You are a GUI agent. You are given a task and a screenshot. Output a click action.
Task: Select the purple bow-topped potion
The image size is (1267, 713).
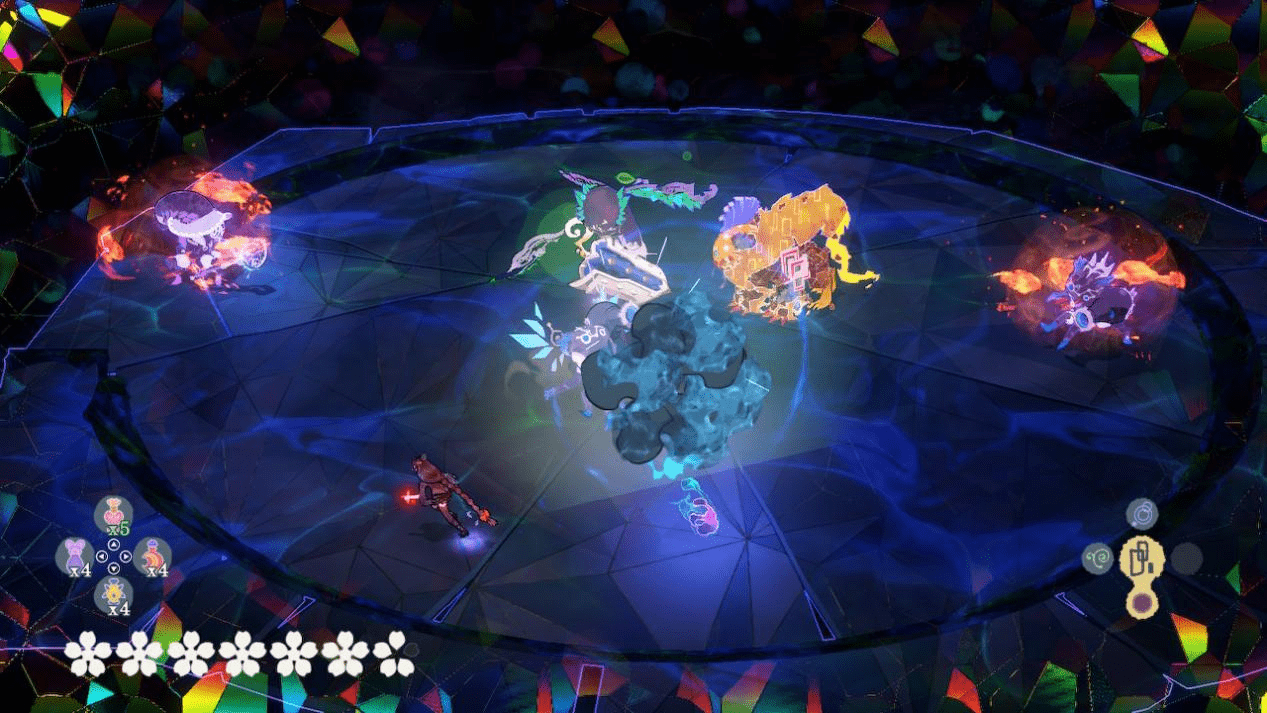click(x=74, y=555)
